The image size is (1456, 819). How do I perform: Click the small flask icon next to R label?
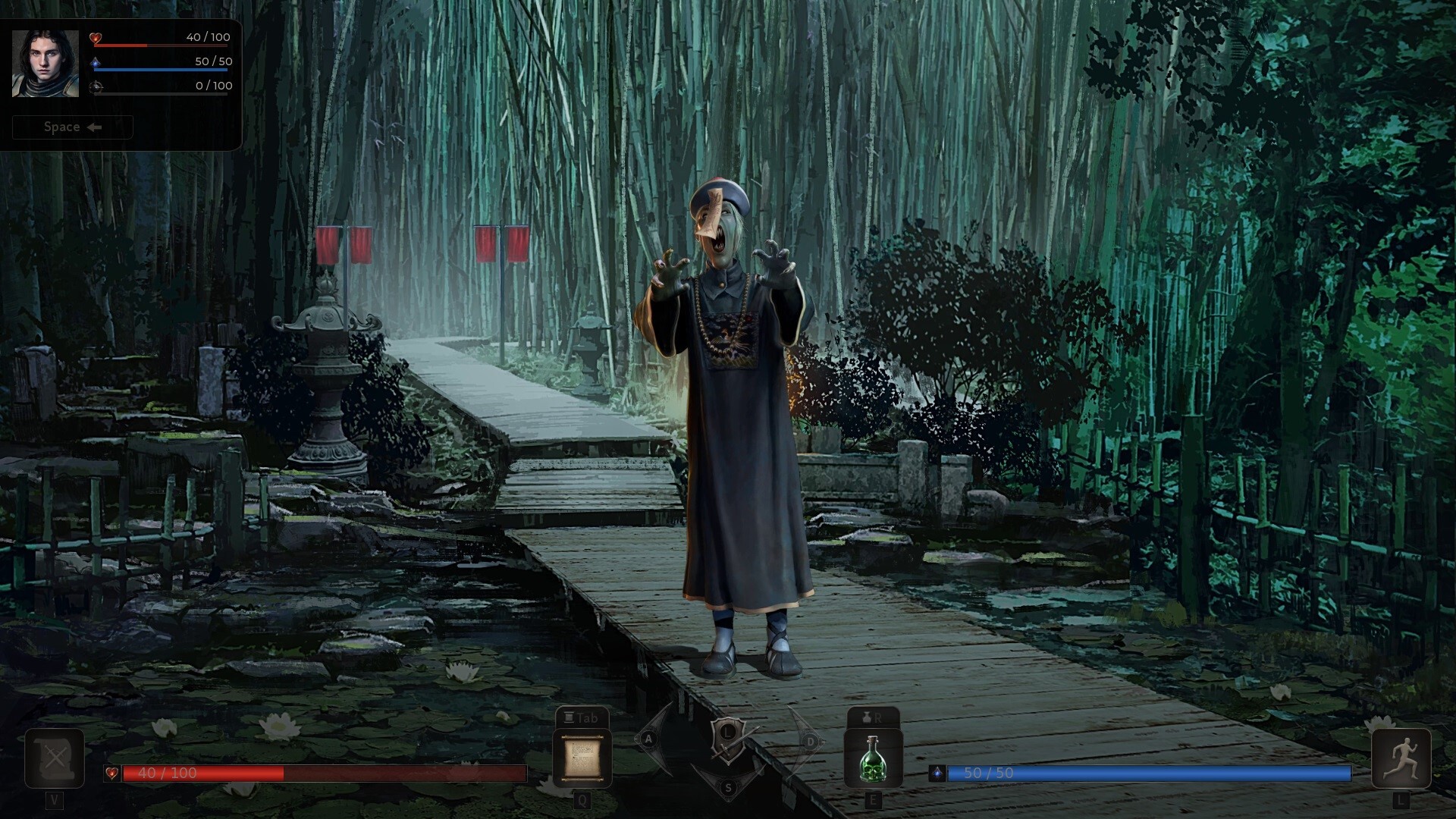tap(865, 717)
